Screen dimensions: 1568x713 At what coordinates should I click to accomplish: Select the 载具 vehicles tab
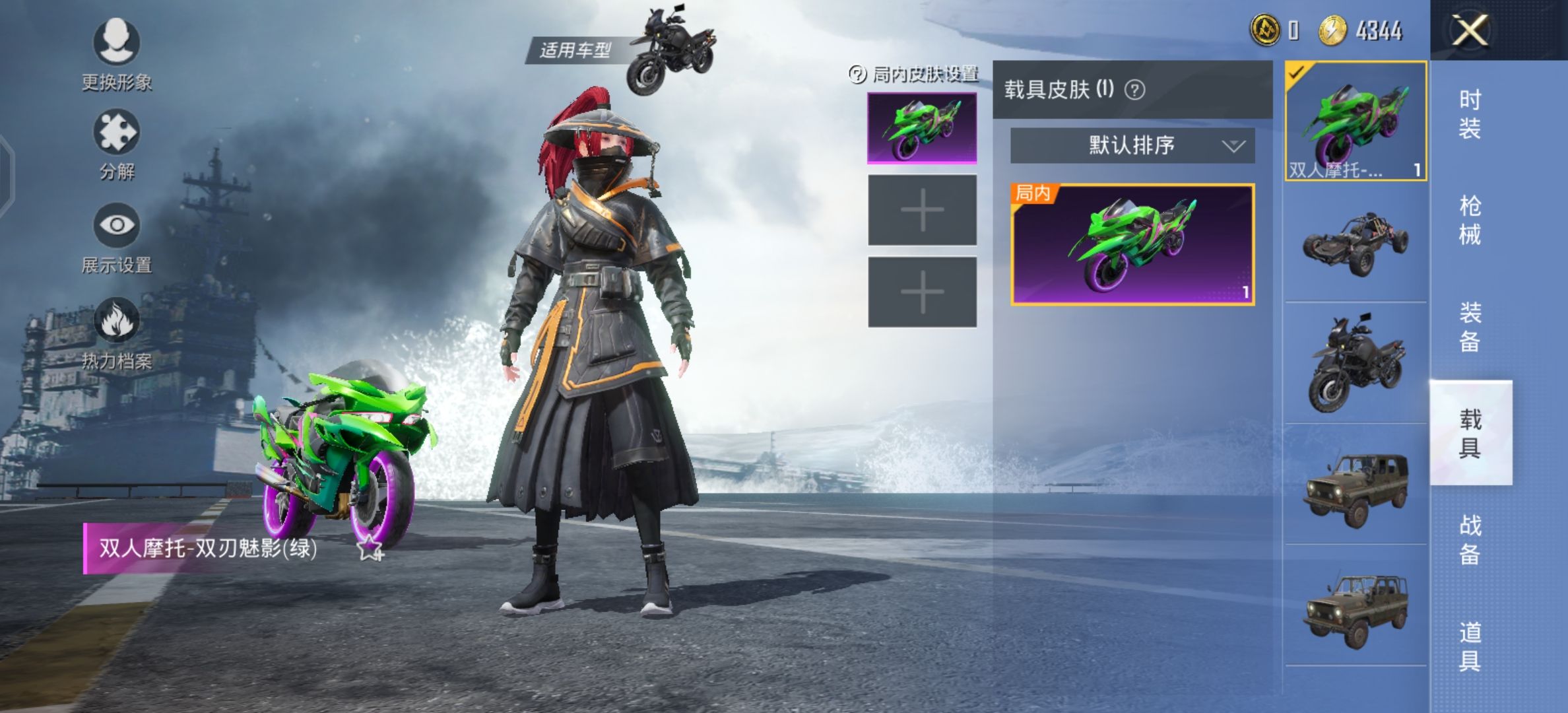(1470, 433)
